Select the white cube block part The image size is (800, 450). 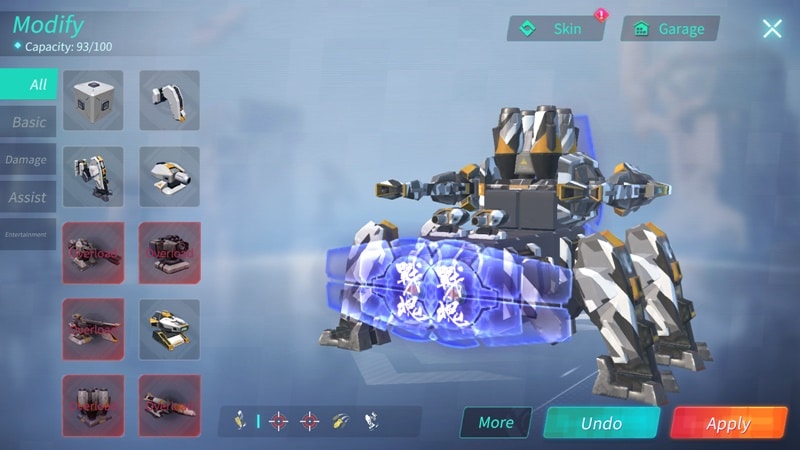(93, 99)
